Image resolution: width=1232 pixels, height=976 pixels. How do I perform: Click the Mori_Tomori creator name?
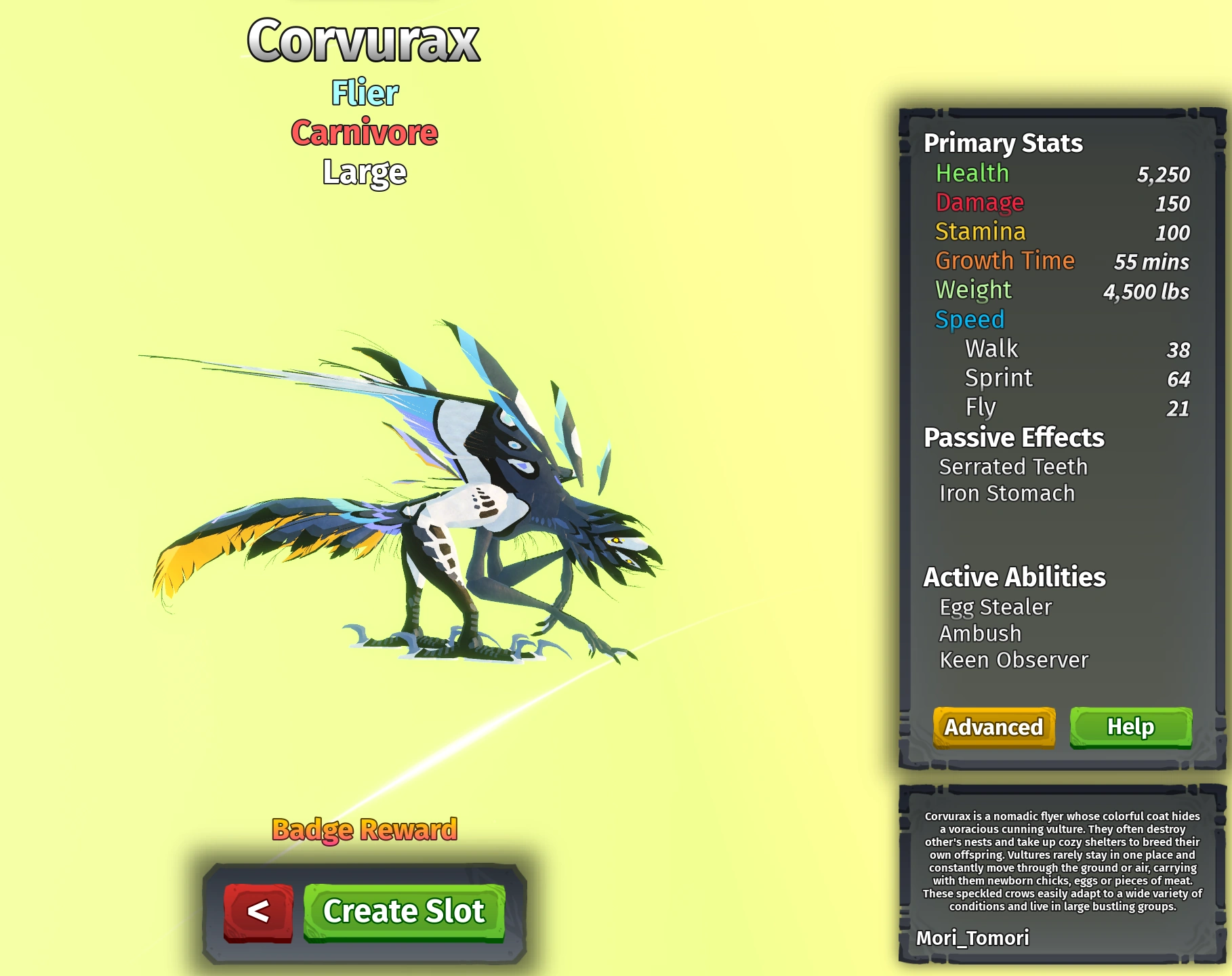click(x=972, y=939)
